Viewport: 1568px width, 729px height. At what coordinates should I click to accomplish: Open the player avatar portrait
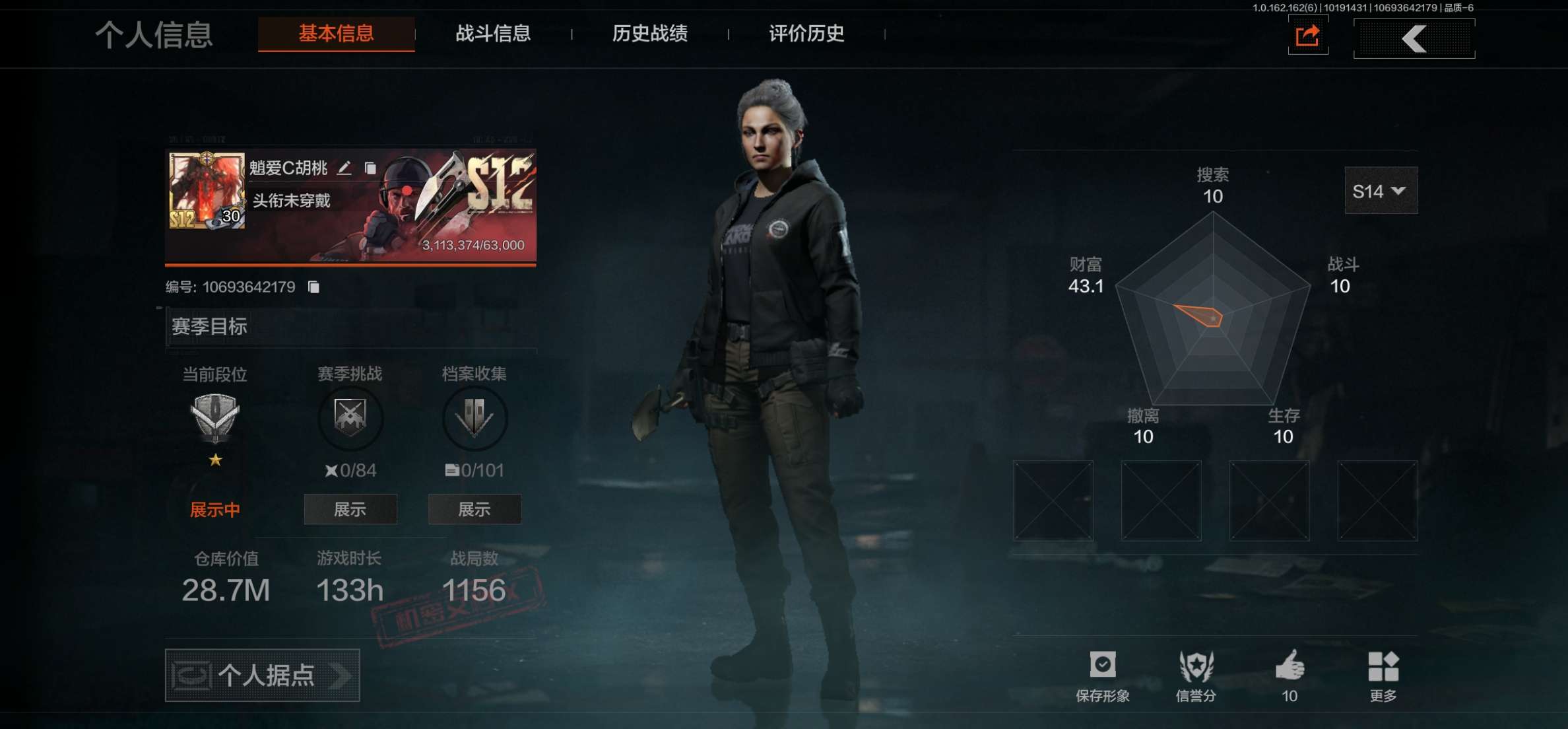tap(207, 191)
